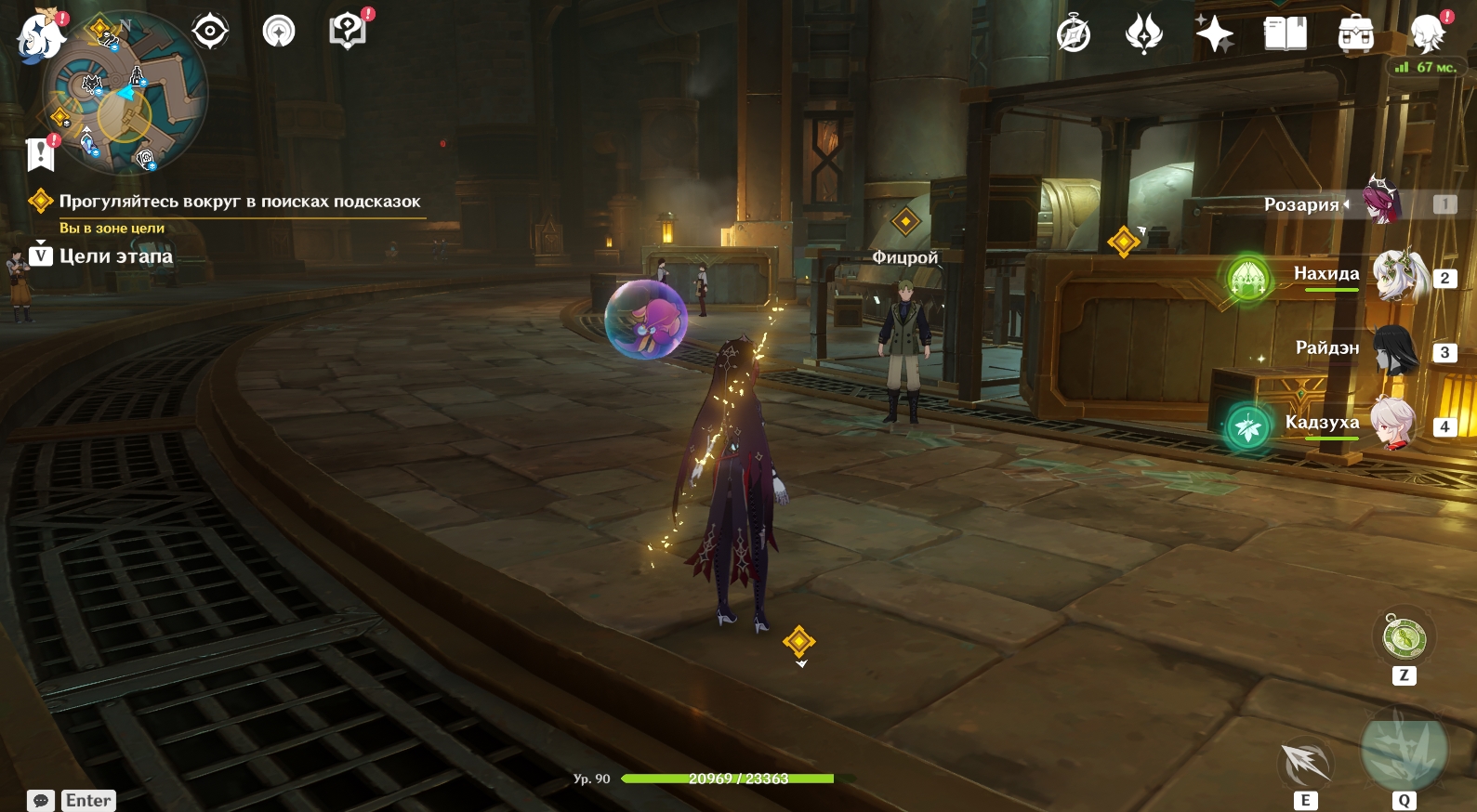1477x812 pixels.
Task: Activate the elemental burst icon
Action: 1404,749
